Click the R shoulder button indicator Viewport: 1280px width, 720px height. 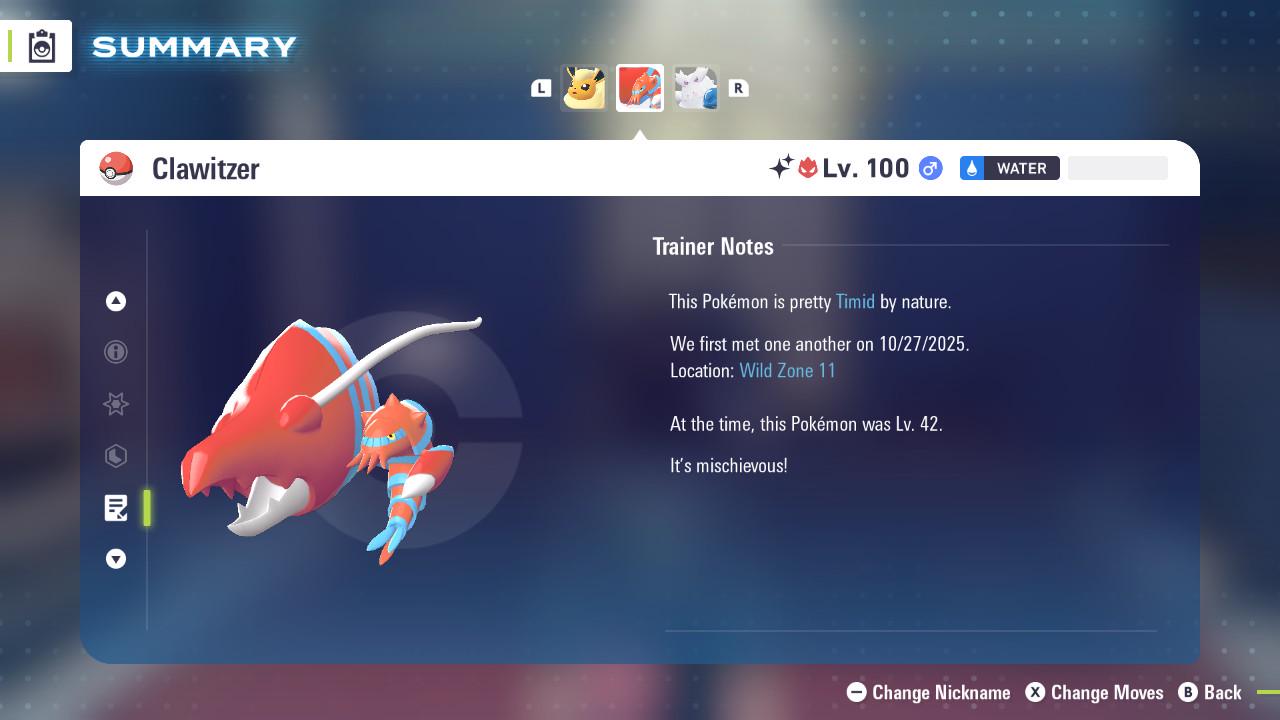[x=739, y=88]
